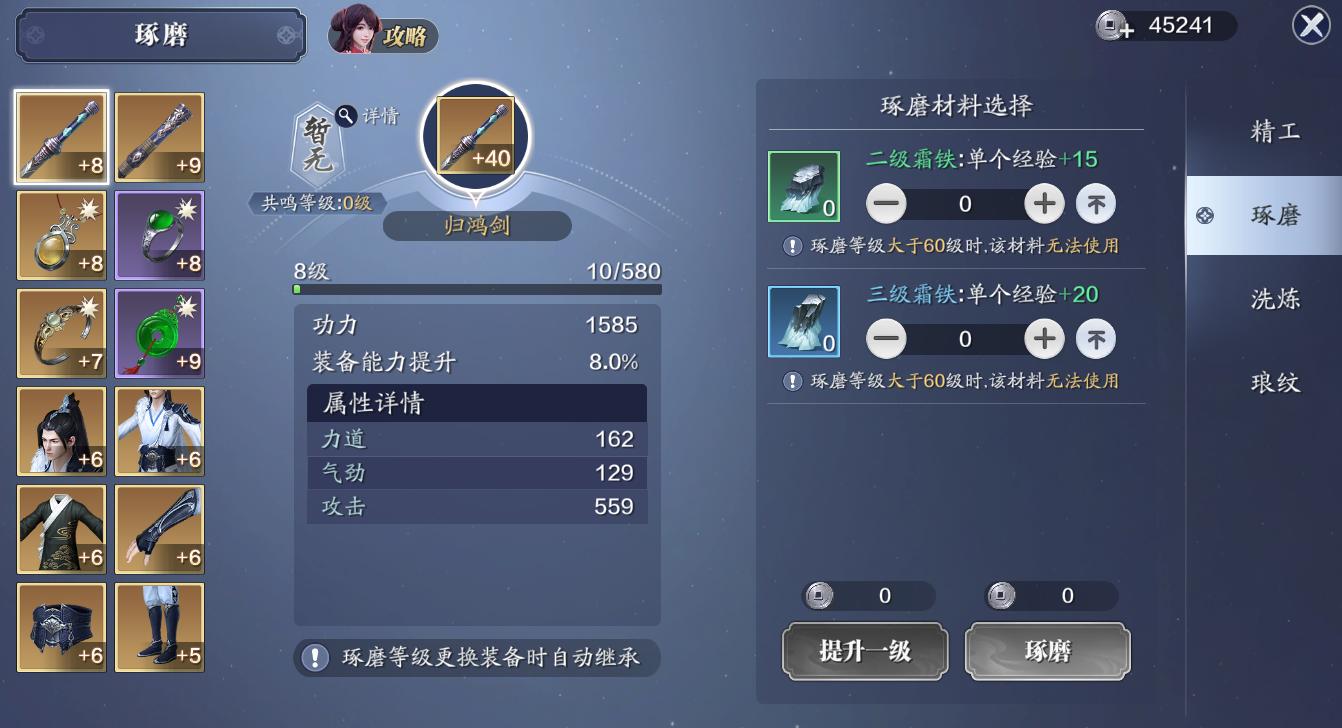Click the 不 button for 三级霜铁
1342x728 pixels.
(1095, 338)
